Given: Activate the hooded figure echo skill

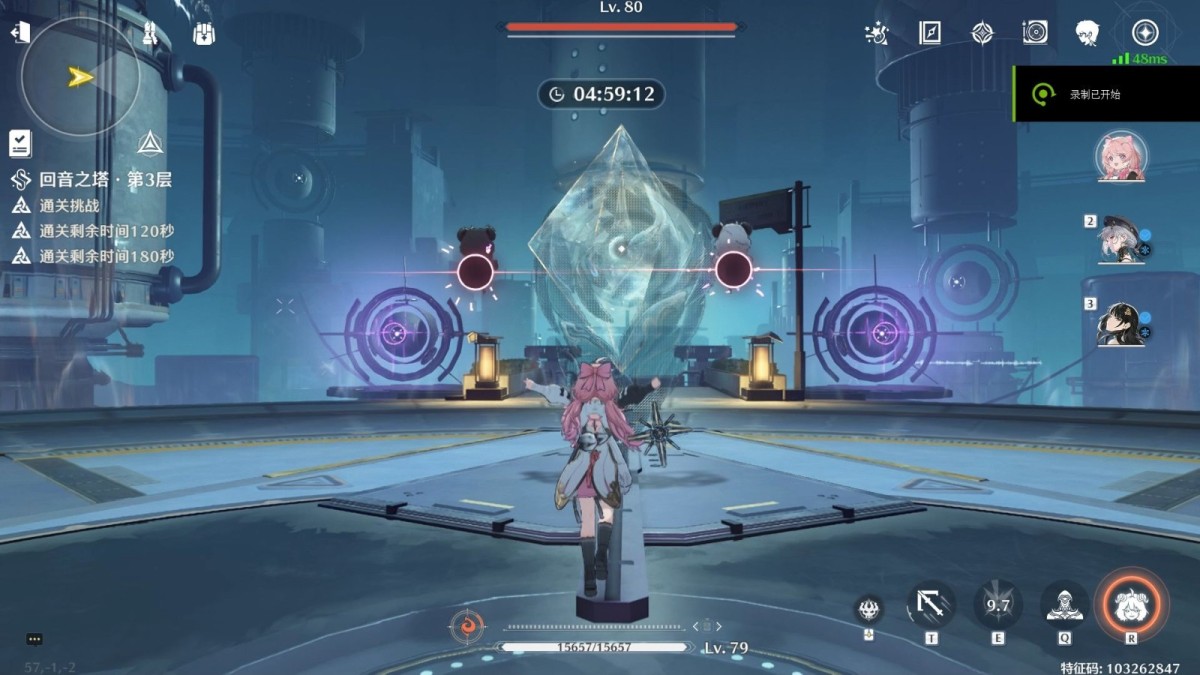Looking at the screenshot, I should (x=1065, y=605).
